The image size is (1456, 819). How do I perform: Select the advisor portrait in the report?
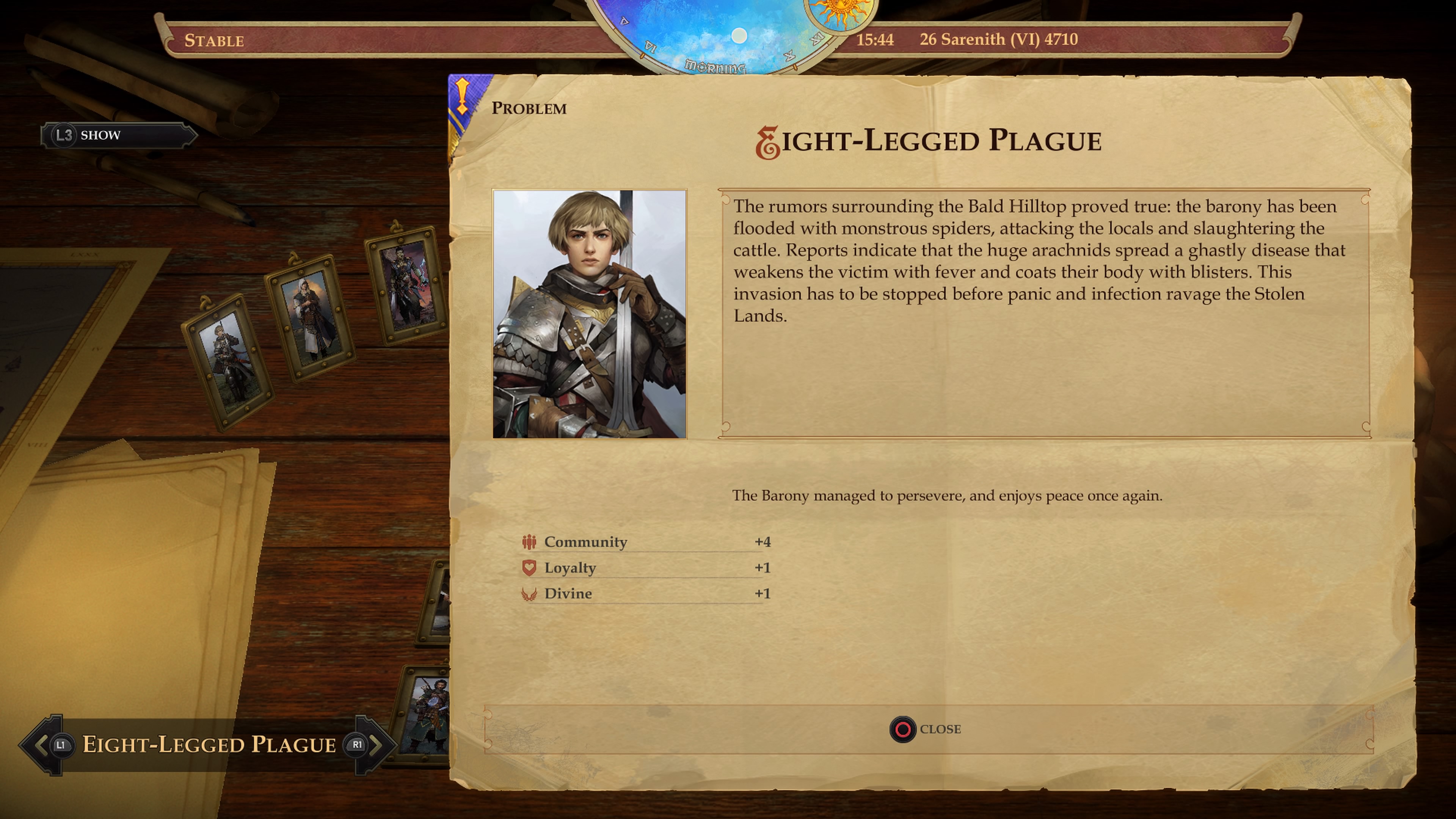(590, 314)
